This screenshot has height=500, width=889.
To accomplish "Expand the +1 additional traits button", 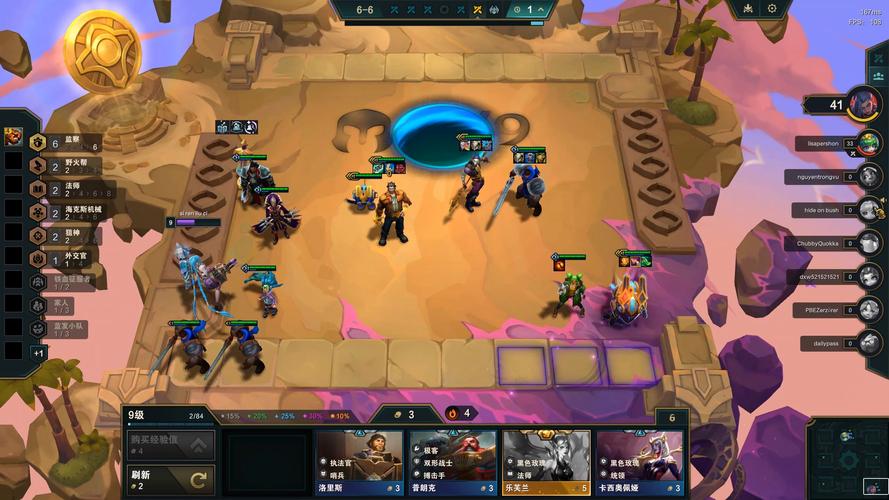I will 38,352.
